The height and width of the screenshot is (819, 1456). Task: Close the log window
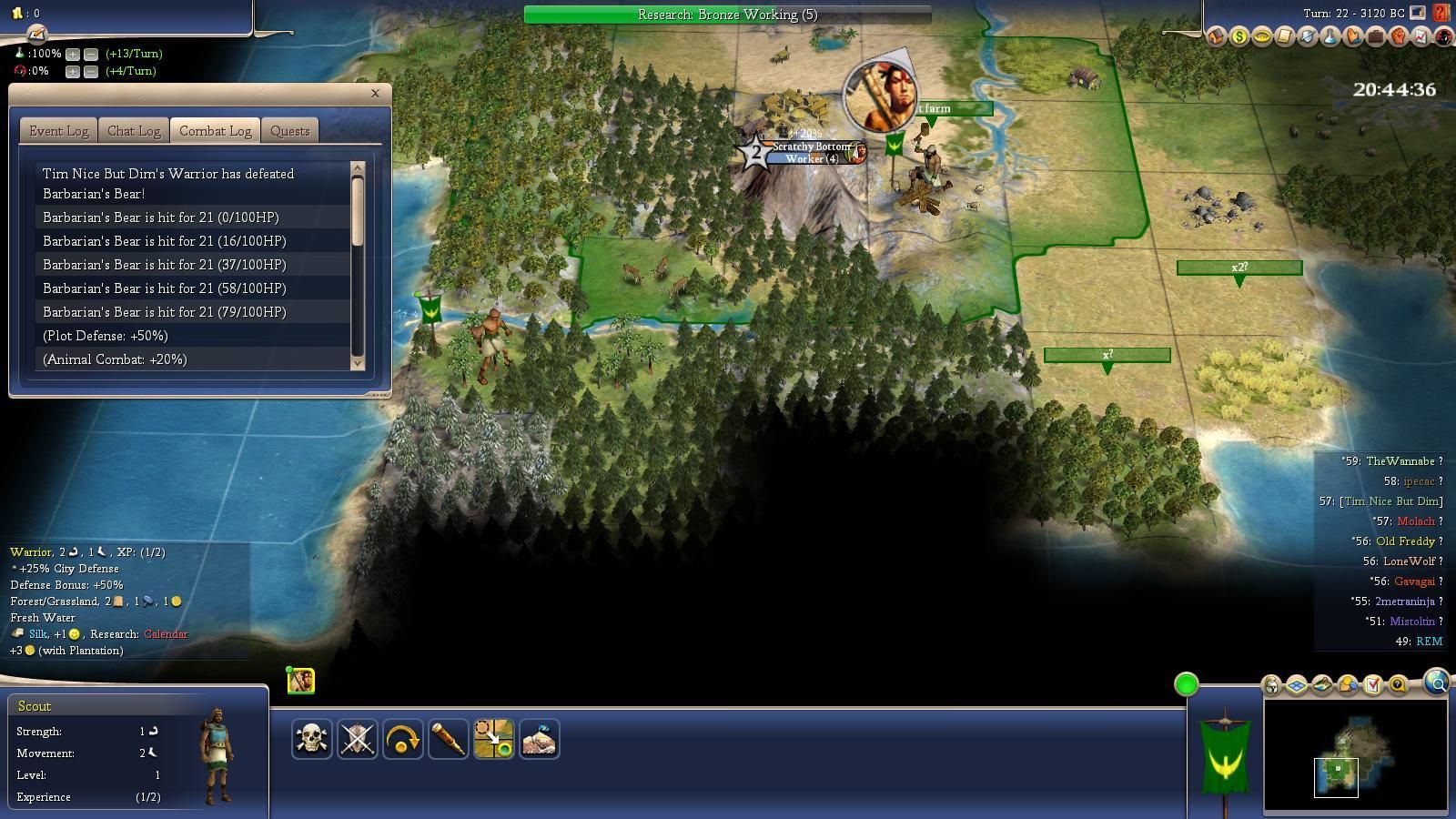point(375,93)
